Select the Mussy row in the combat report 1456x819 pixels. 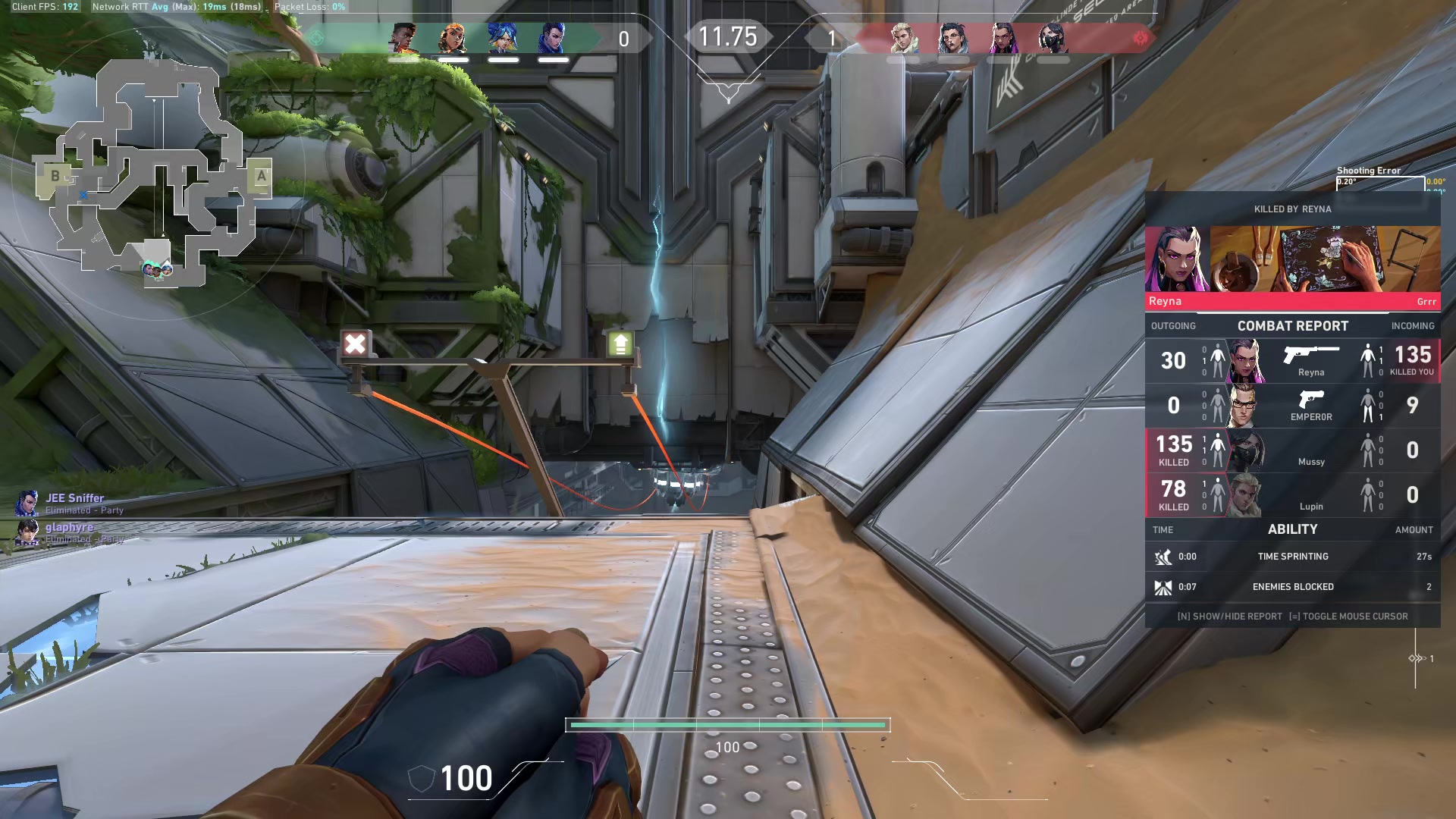(1292, 450)
